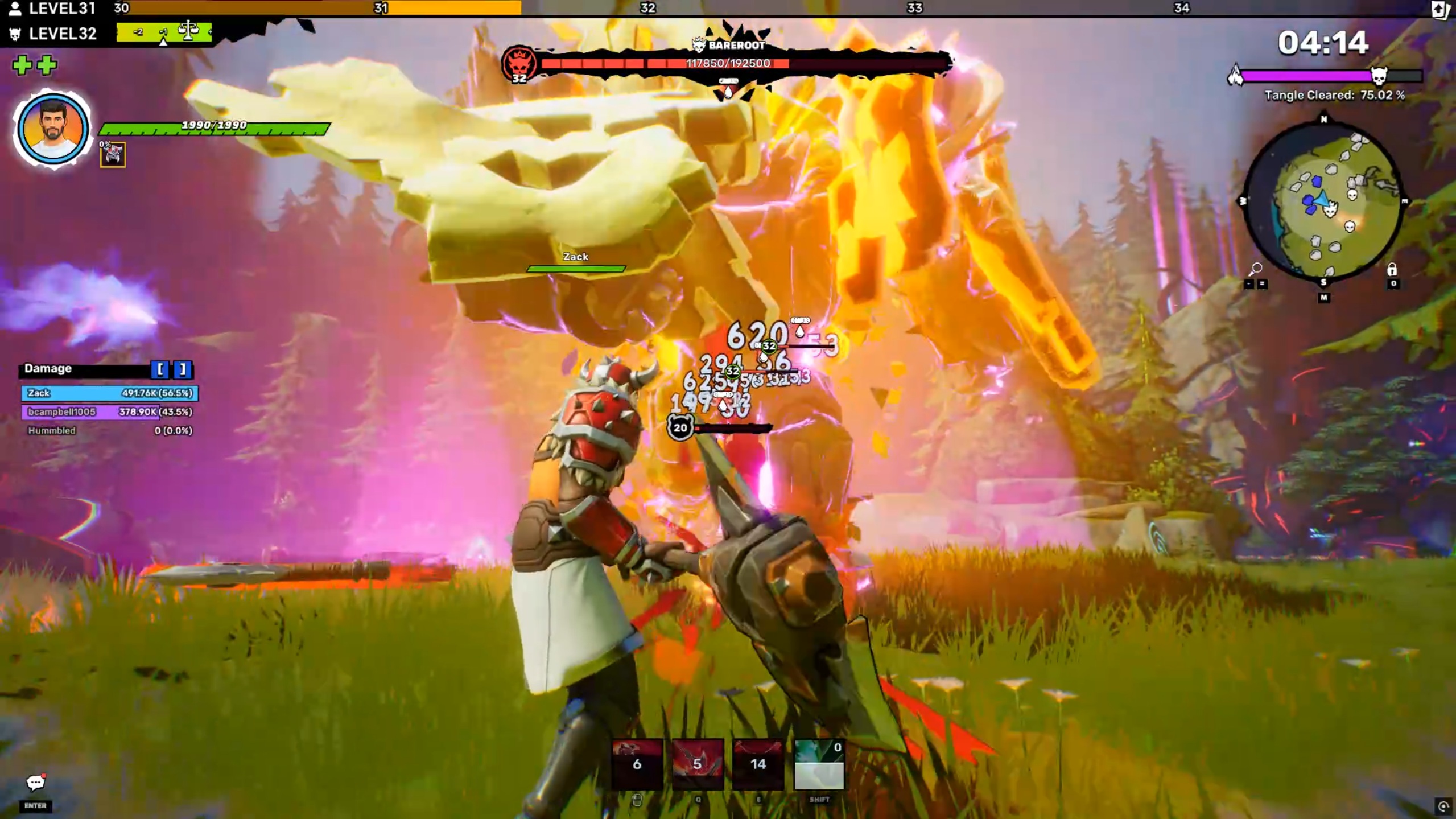The height and width of the screenshot is (819, 1456).
Task: Open the shield icon in top-right corner
Action: (1441, 9)
